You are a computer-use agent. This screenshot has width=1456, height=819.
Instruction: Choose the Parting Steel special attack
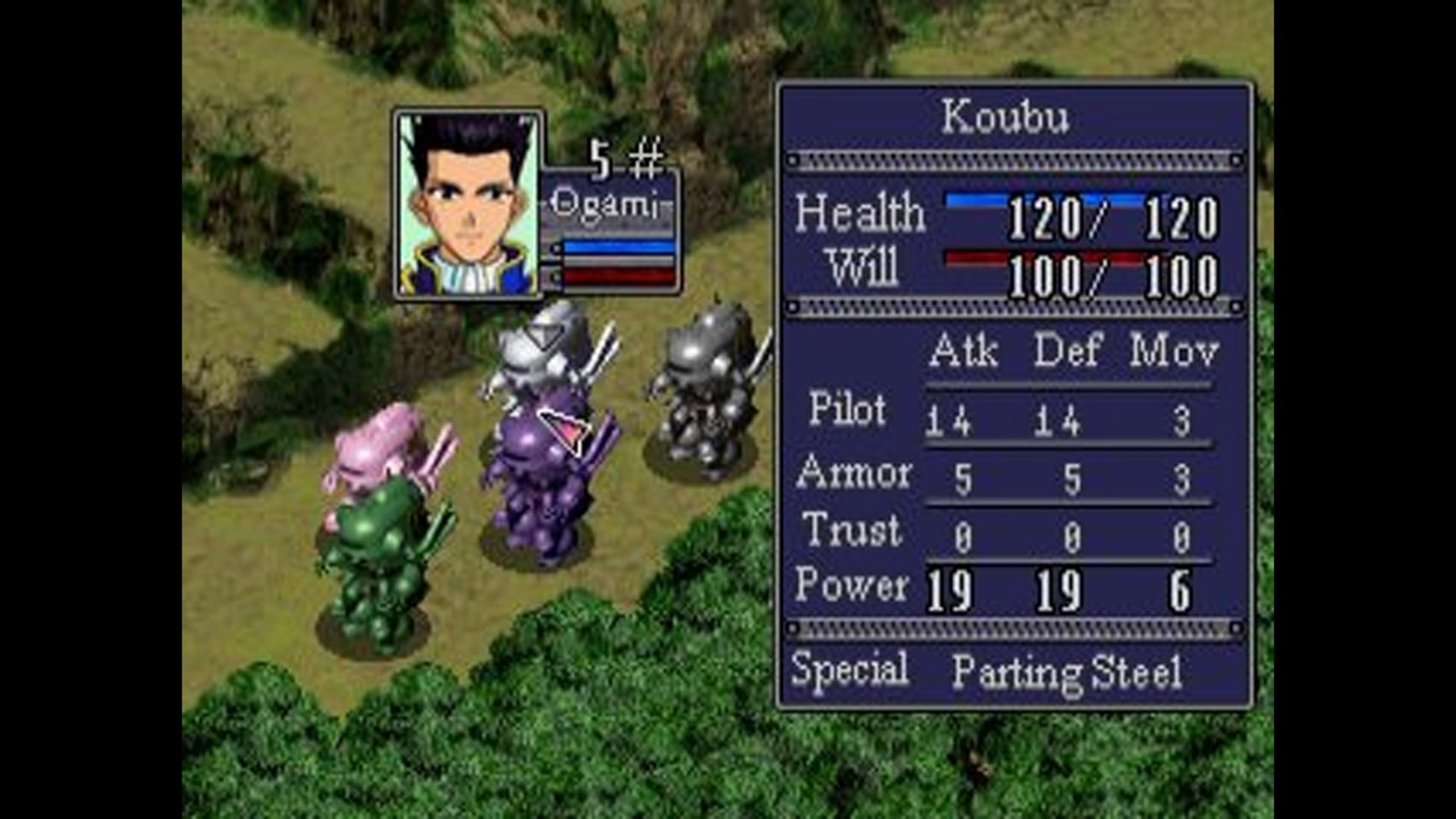[x=1066, y=672]
